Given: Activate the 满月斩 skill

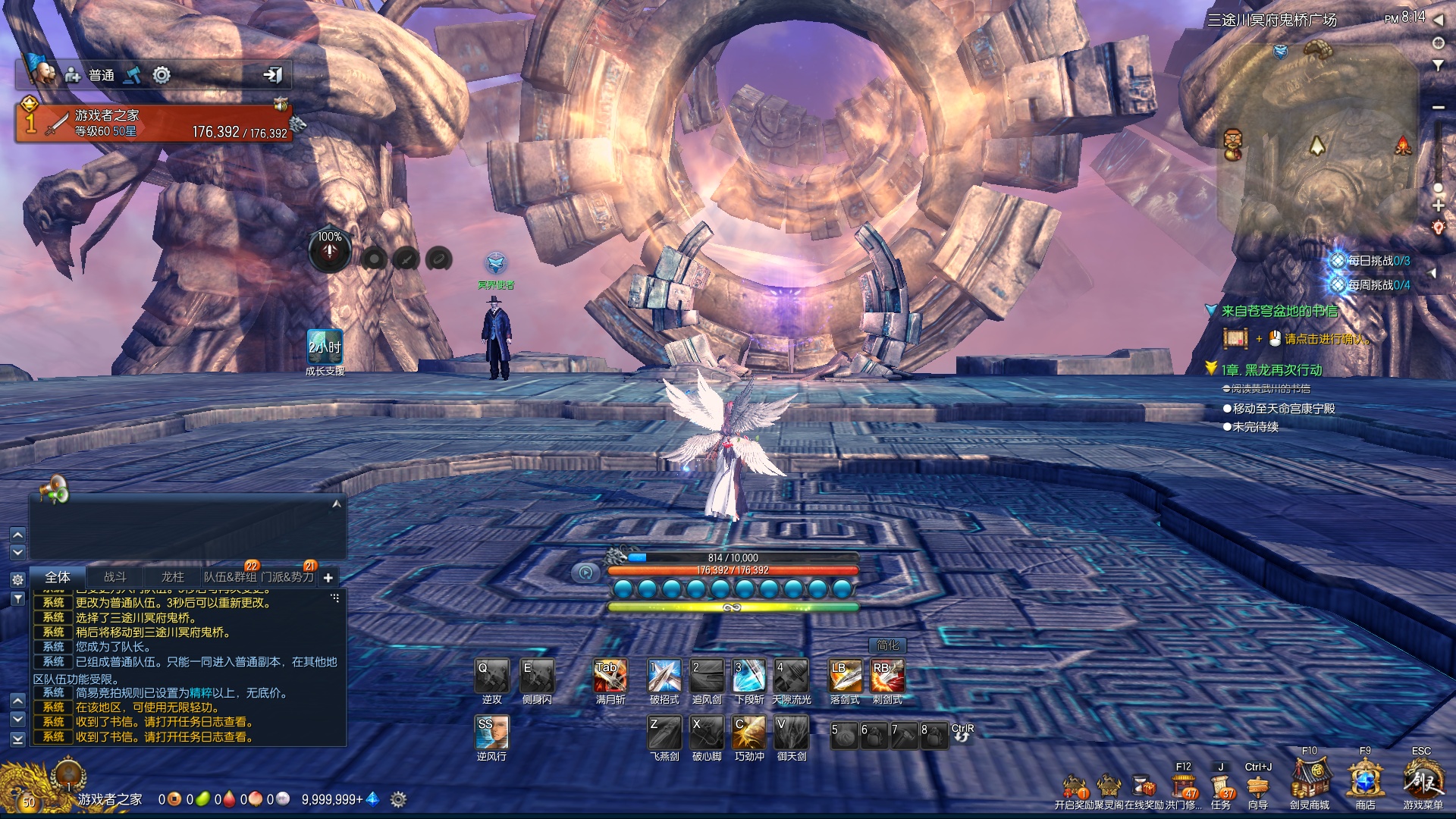Looking at the screenshot, I should tap(610, 675).
